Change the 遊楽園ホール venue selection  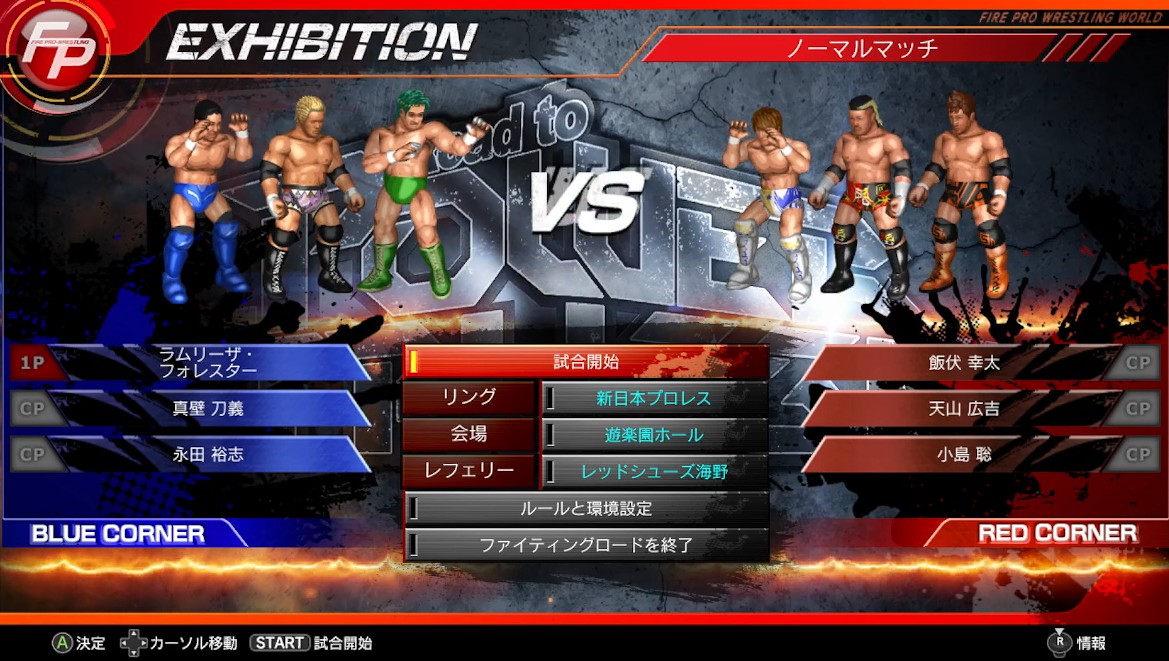(654, 435)
